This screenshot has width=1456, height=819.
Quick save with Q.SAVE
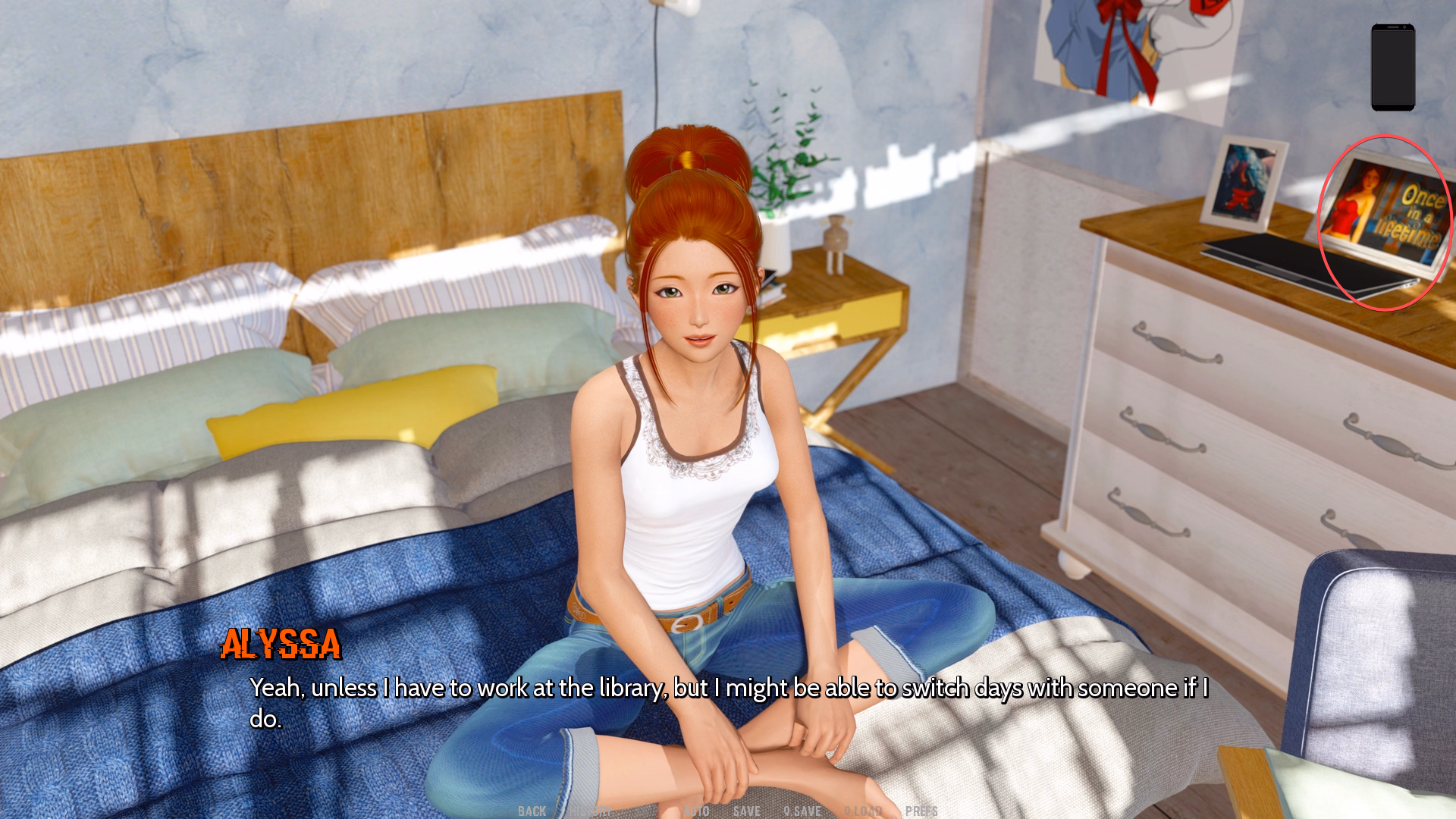click(x=802, y=811)
